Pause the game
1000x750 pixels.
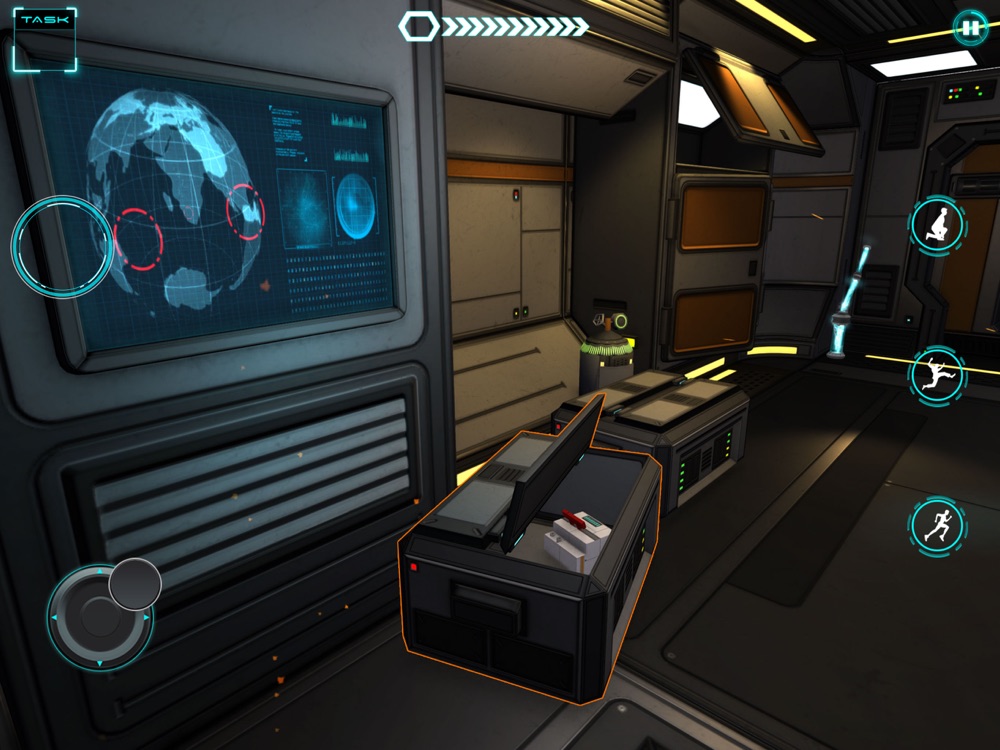(969, 27)
